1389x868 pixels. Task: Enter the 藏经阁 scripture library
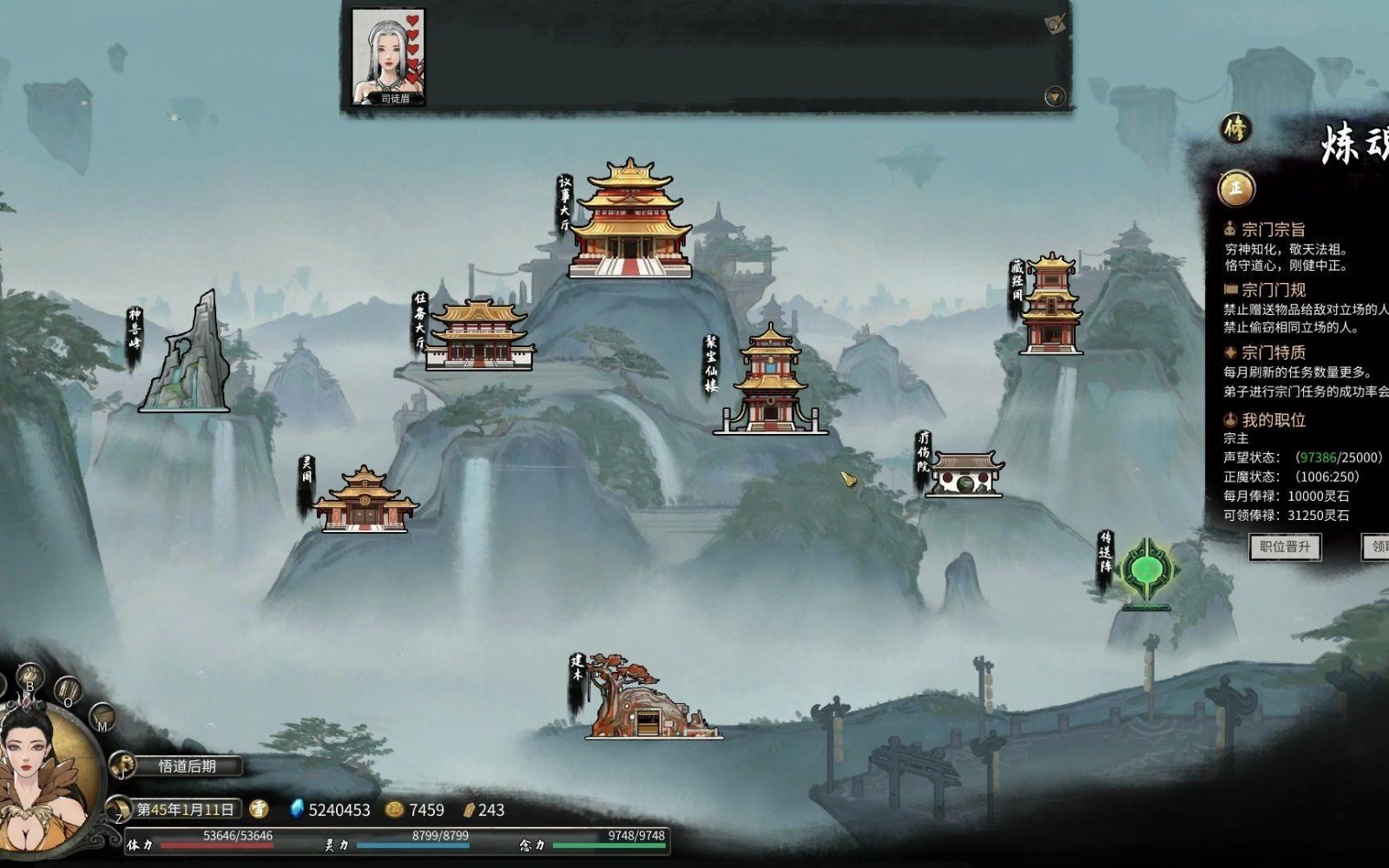tap(1050, 306)
